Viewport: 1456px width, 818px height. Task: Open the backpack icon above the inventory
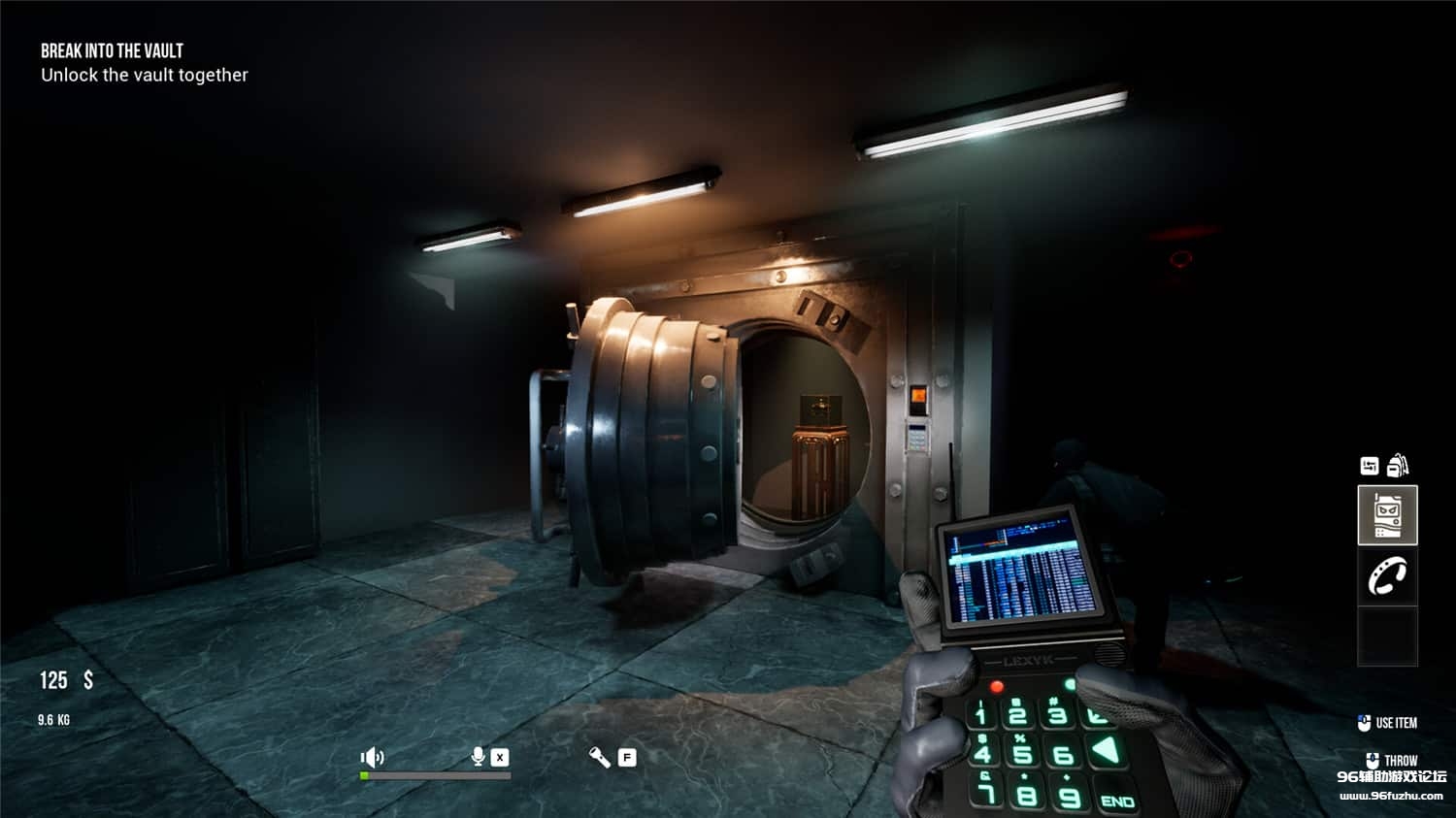1398,466
